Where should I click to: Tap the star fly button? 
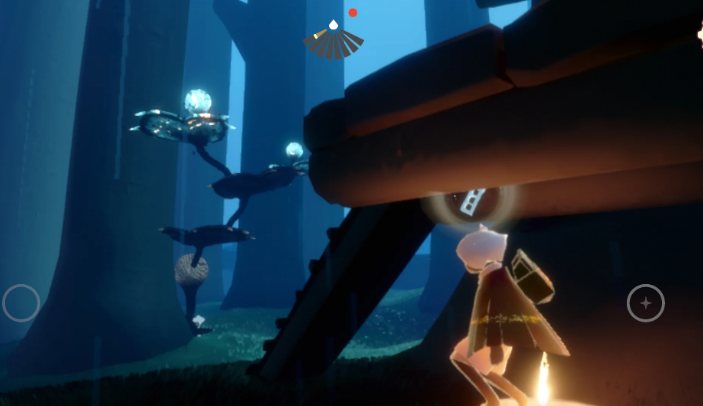tap(645, 302)
